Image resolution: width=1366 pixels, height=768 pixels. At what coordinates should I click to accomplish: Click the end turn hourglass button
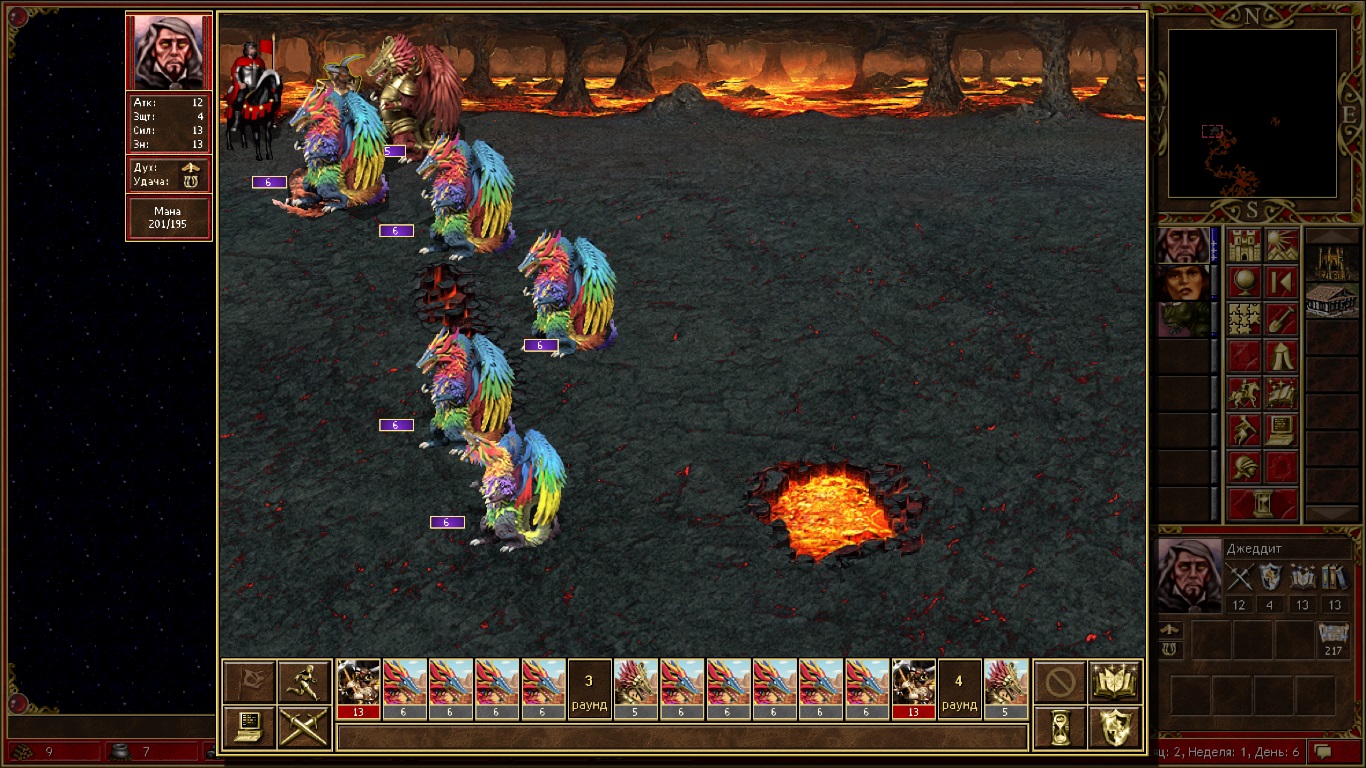pos(1263,504)
